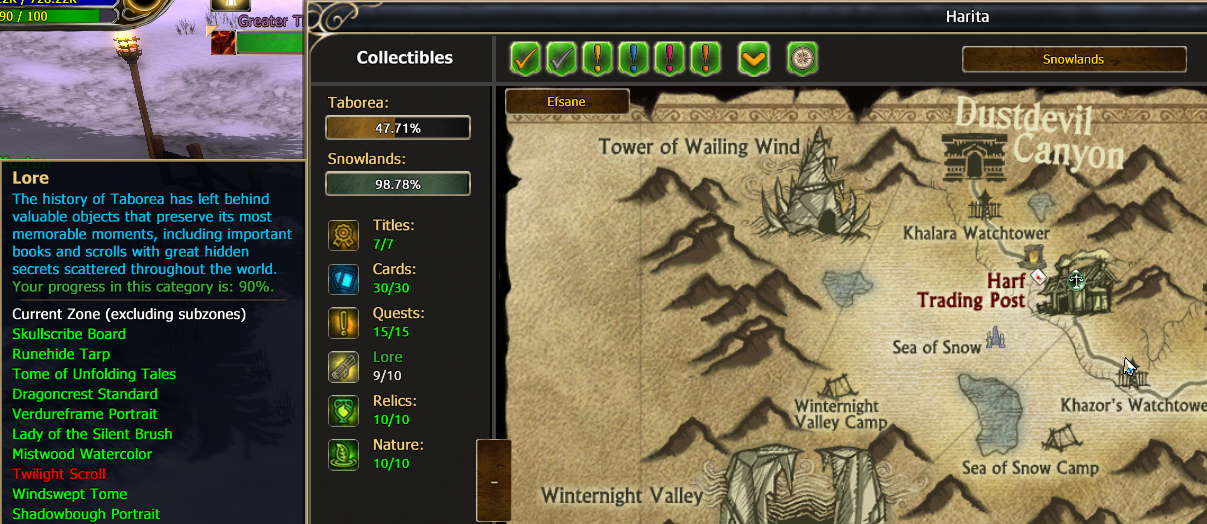The width and height of the screenshot is (1207, 524).
Task: Toggle the orange exclamation mark filter
Action: [x=706, y=58]
